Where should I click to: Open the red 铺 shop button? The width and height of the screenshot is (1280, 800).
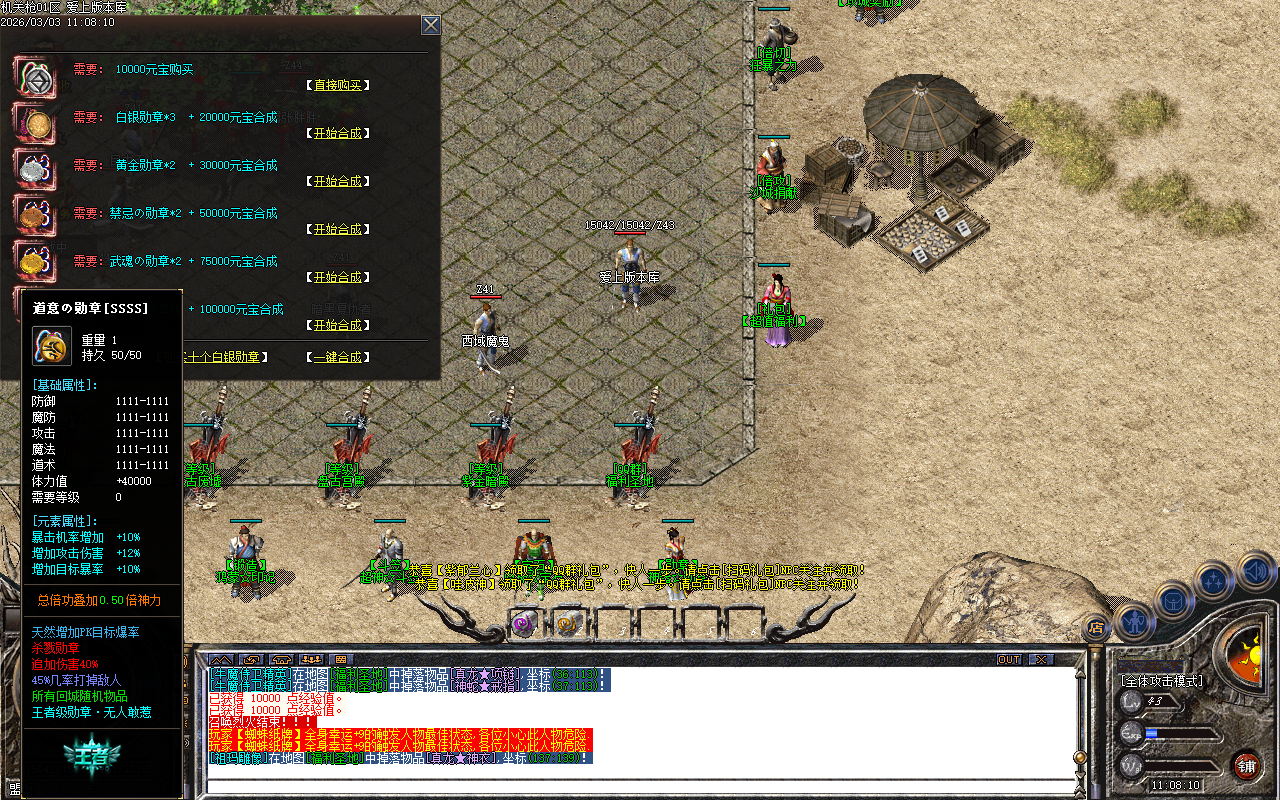click(1246, 766)
